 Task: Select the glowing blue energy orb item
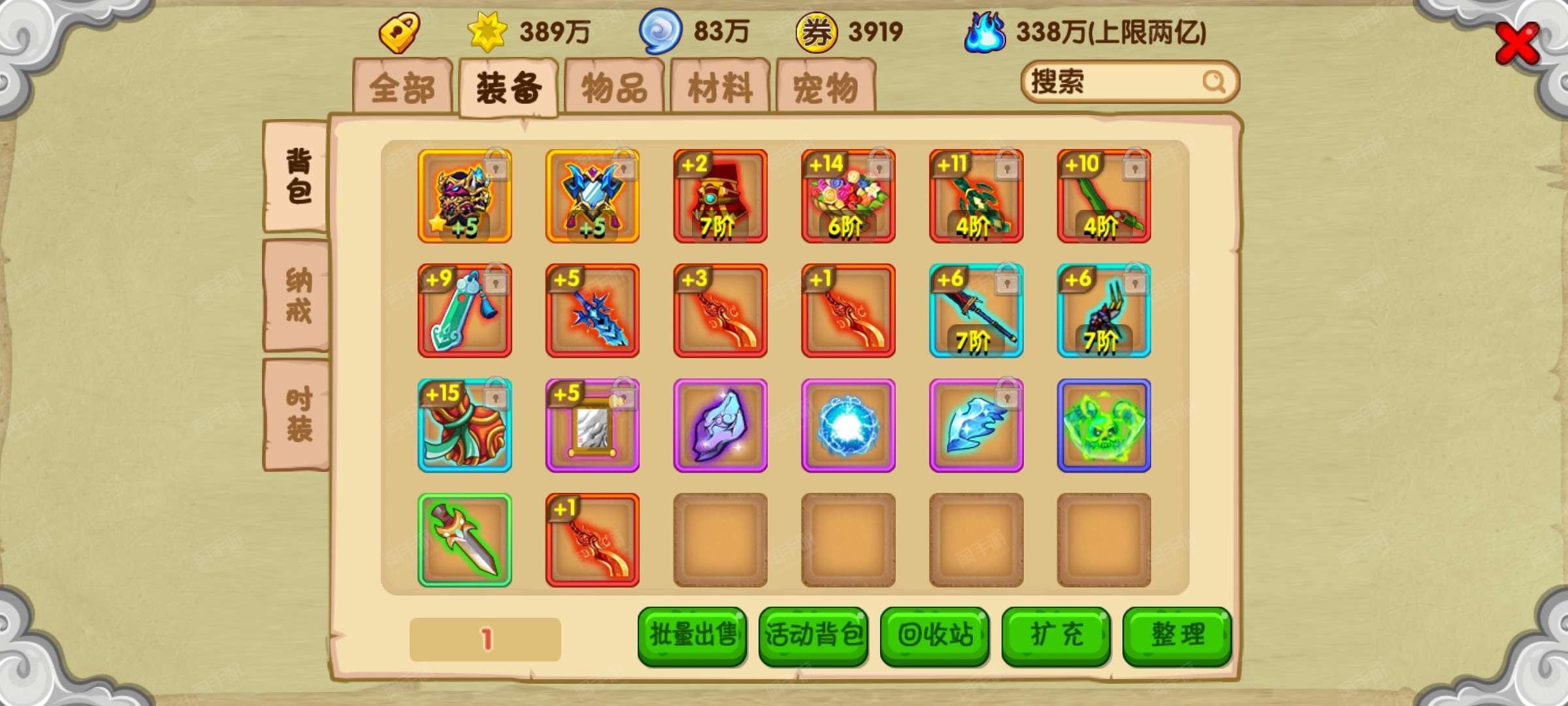point(848,424)
